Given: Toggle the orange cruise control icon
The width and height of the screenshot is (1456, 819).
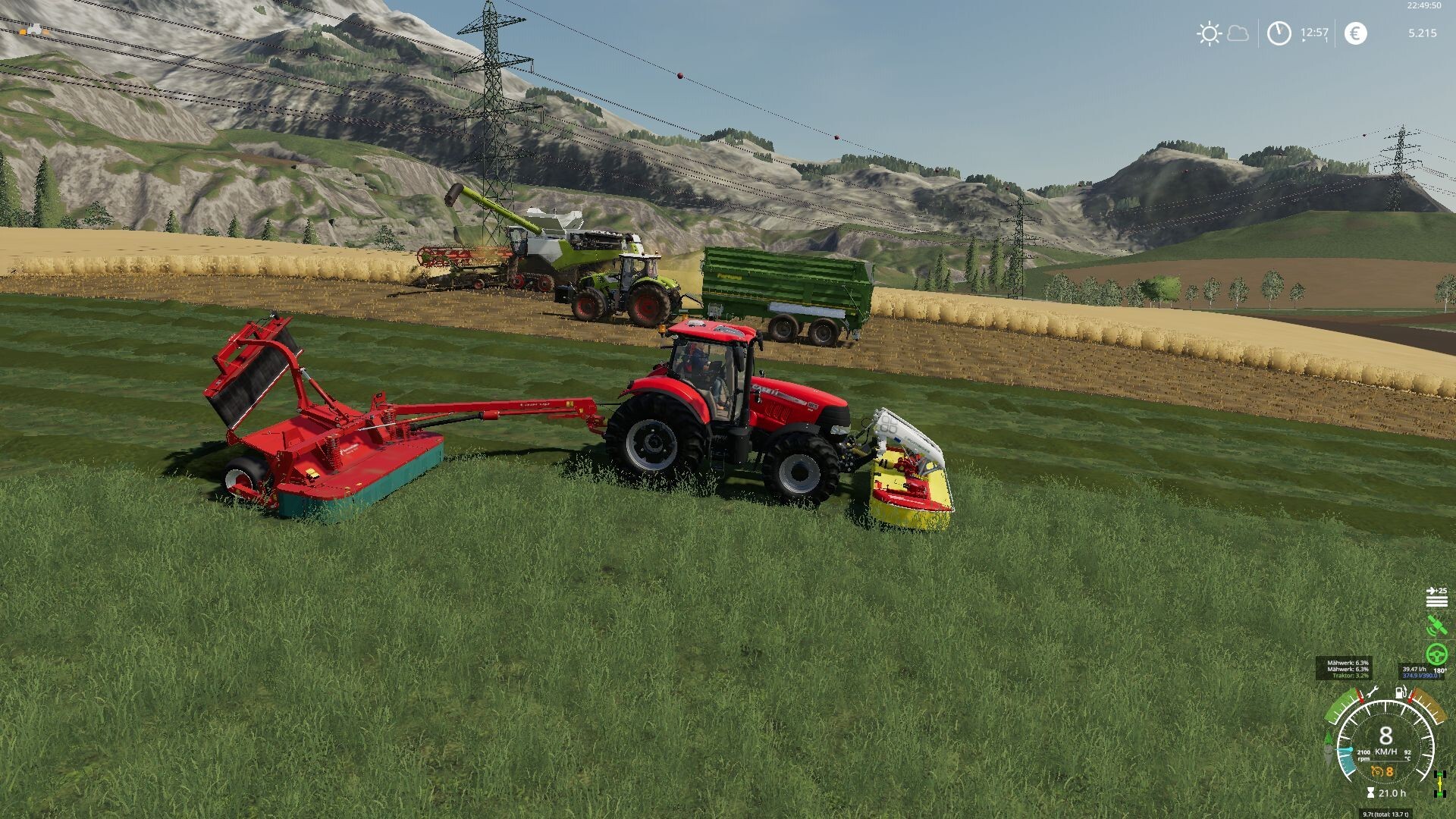Looking at the screenshot, I should [1377, 772].
